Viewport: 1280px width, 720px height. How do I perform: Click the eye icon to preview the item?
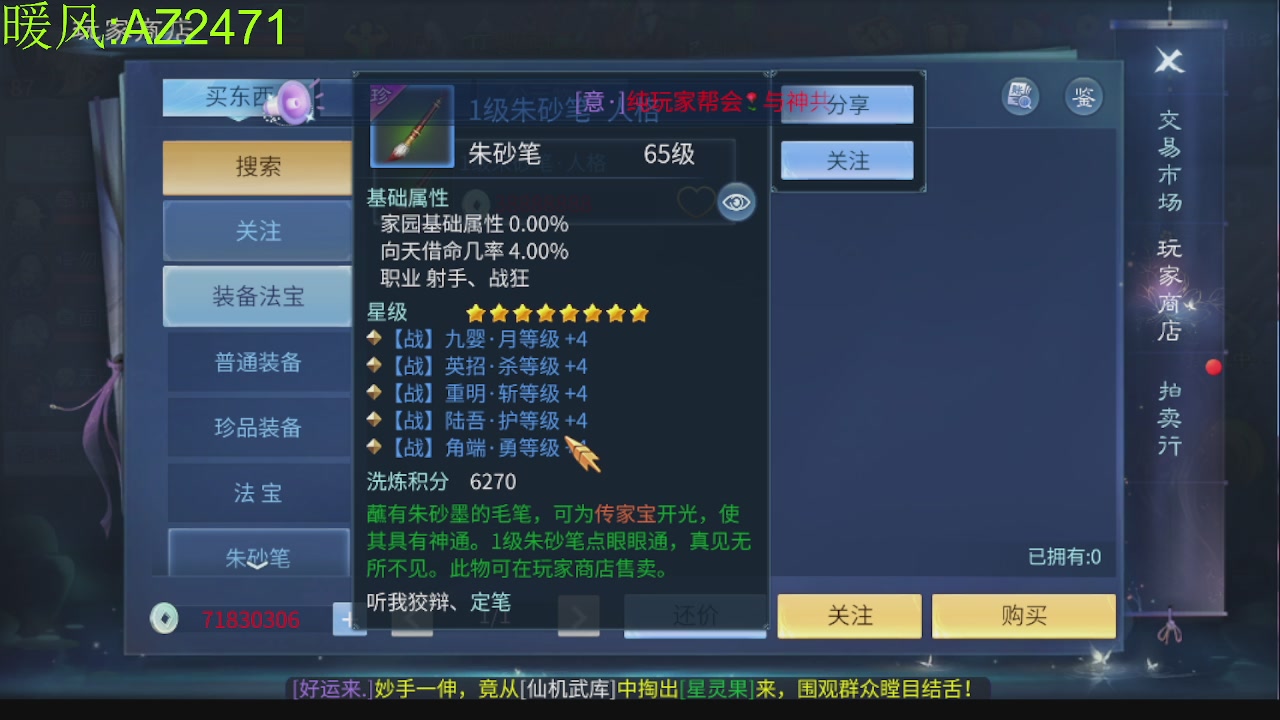pyautogui.click(x=737, y=202)
